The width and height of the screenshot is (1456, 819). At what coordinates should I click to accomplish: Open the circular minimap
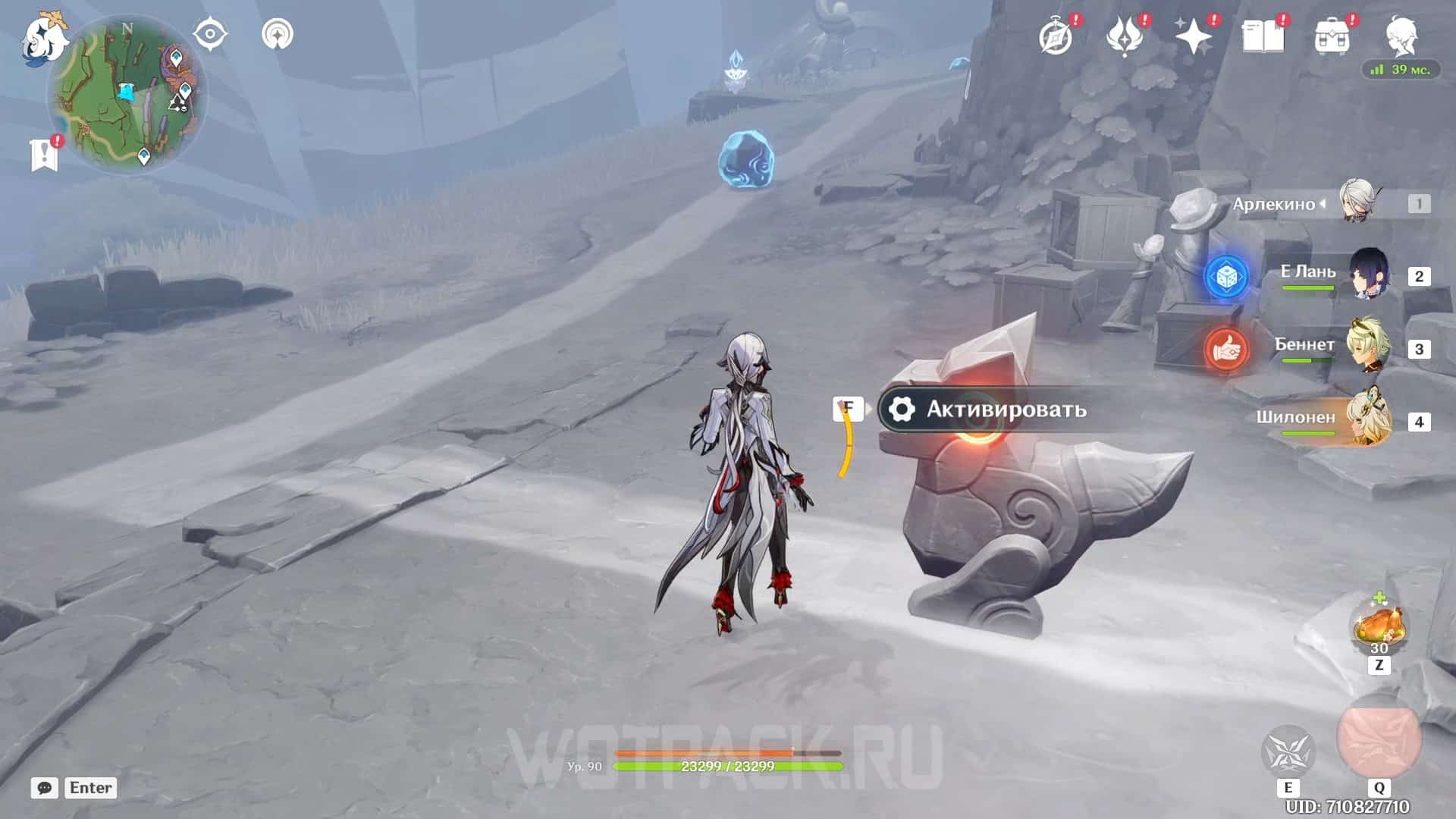(x=127, y=96)
